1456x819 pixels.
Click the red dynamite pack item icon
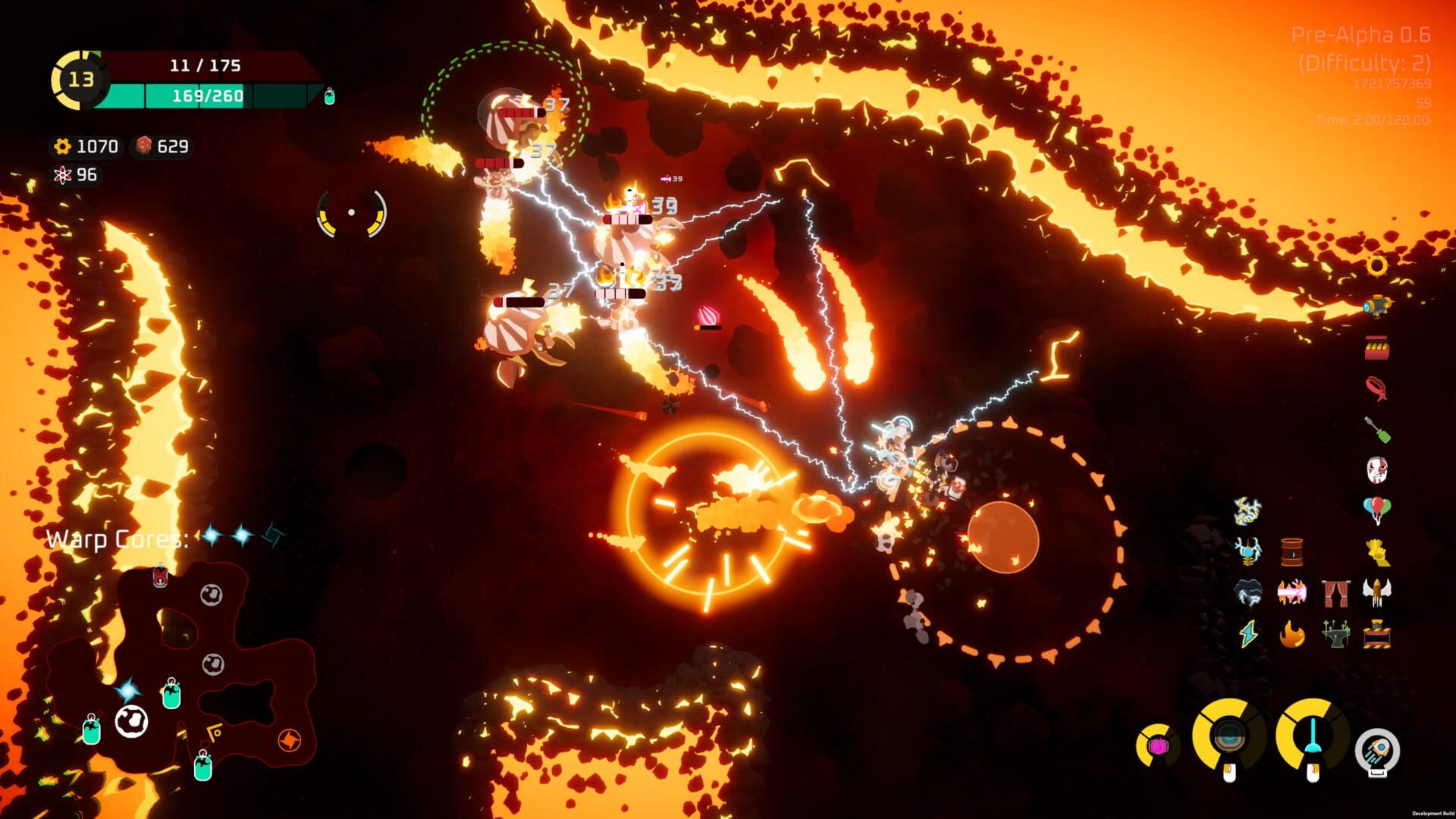click(x=1378, y=345)
